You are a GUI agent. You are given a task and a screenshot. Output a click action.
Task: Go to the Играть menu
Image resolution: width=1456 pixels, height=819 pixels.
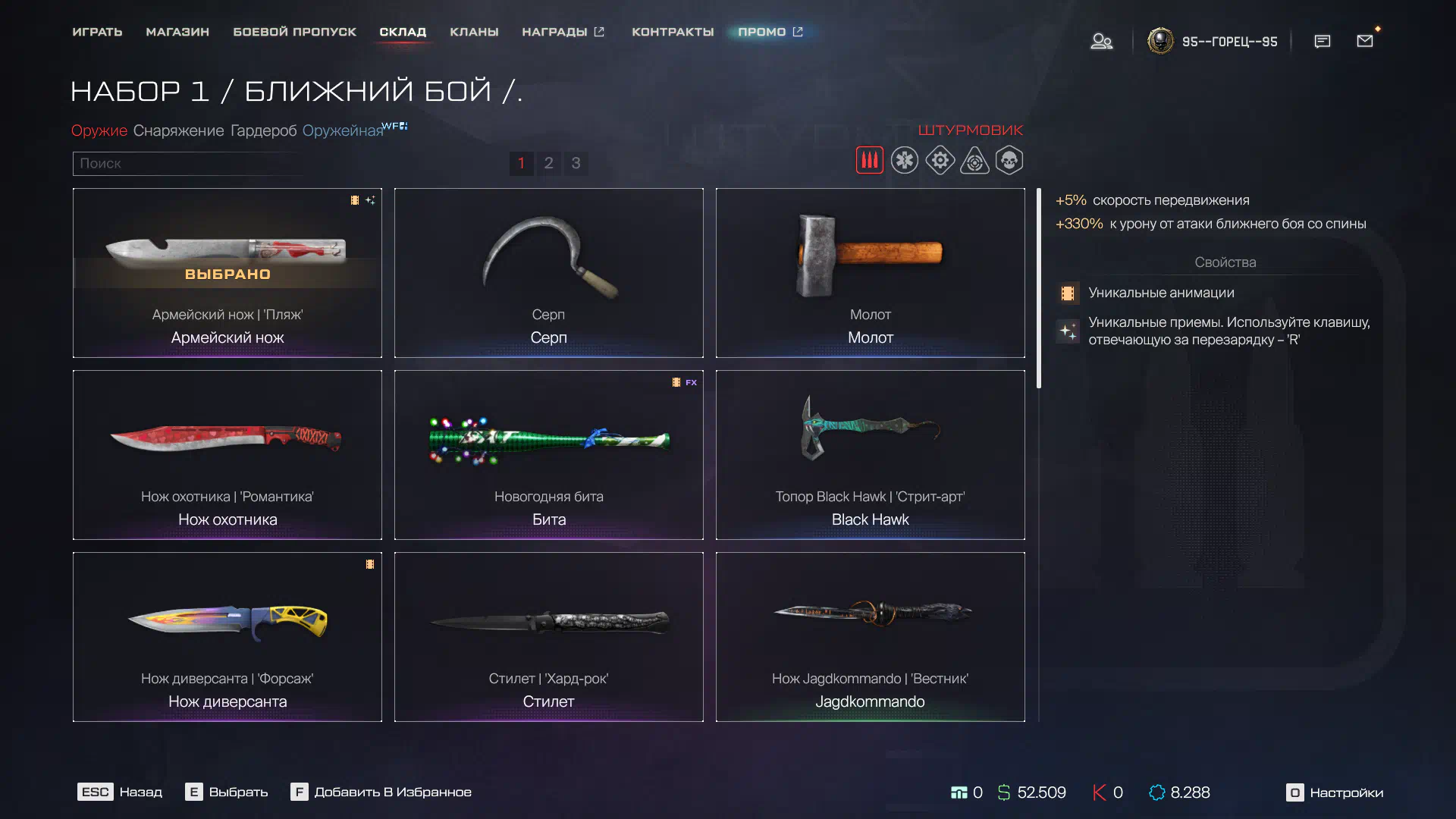pyautogui.click(x=97, y=32)
